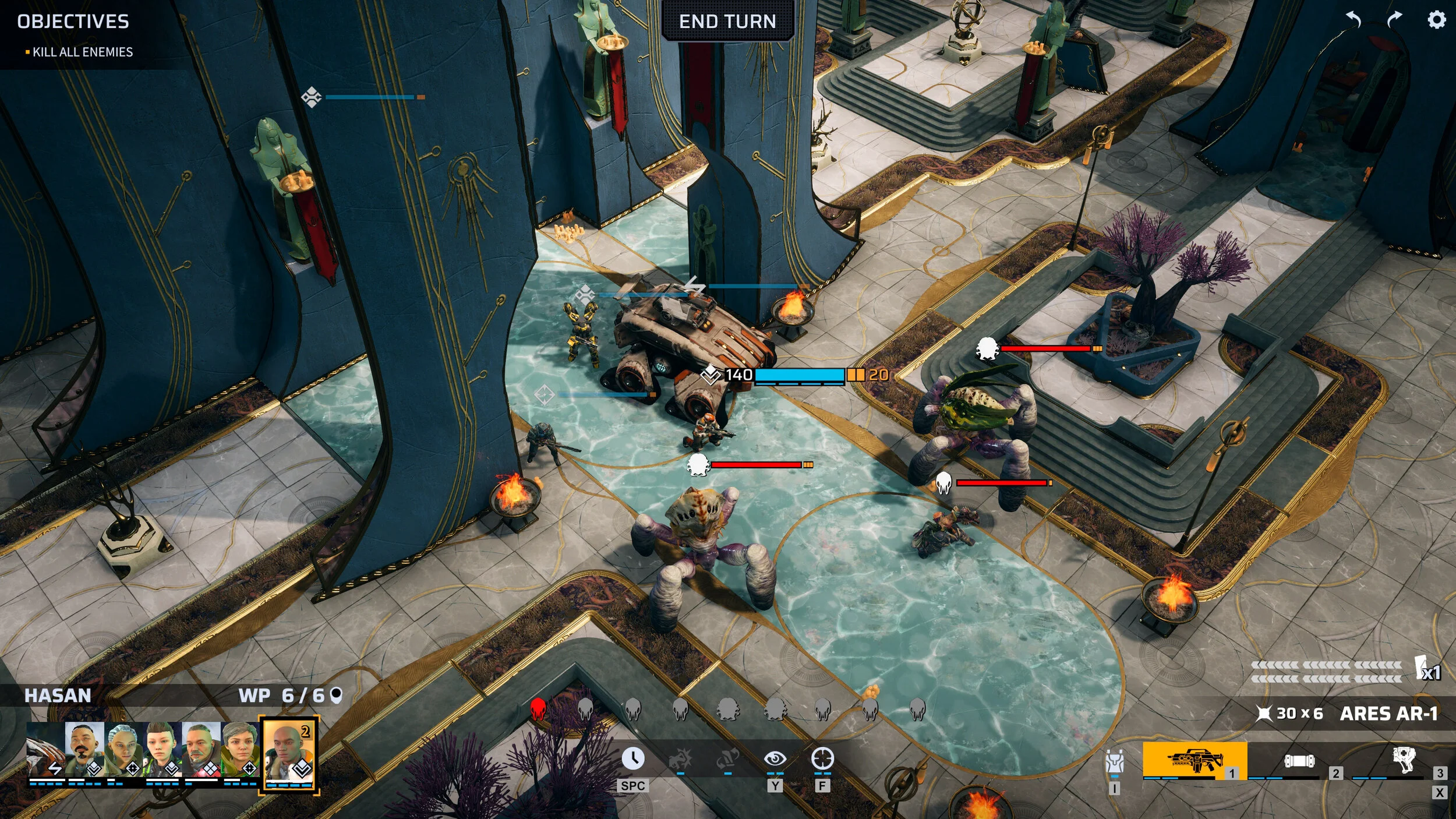The image size is (1456, 819).
Task: End the current turn
Action: coord(727,22)
